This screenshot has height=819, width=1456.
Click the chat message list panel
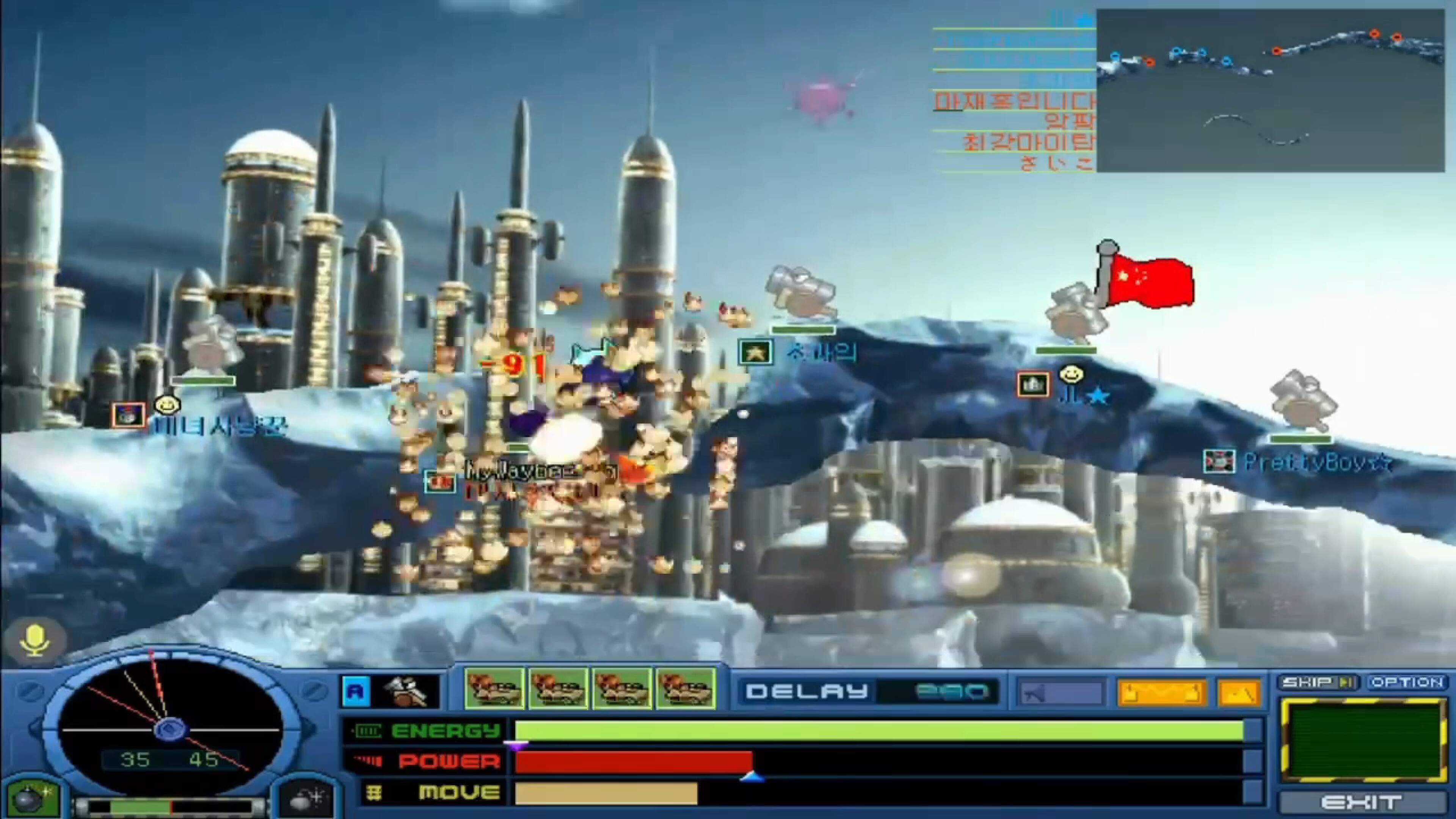click(x=1012, y=91)
